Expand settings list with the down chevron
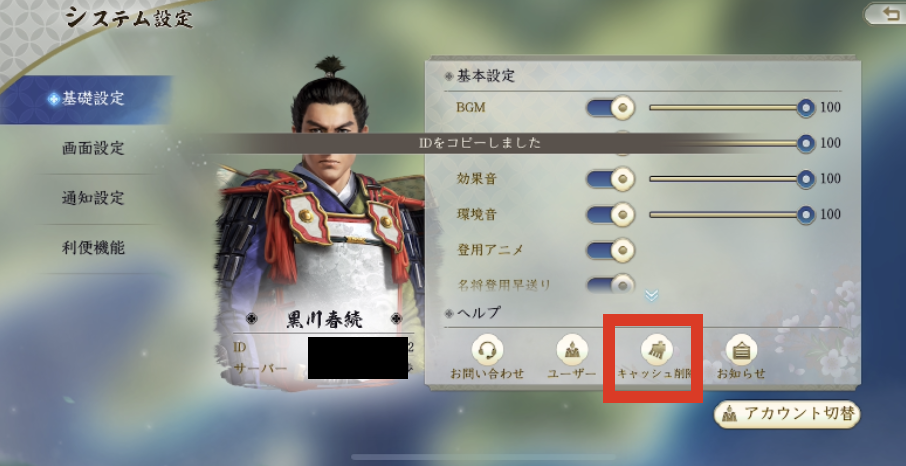Image resolution: width=906 pixels, height=466 pixels. tap(651, 296)
